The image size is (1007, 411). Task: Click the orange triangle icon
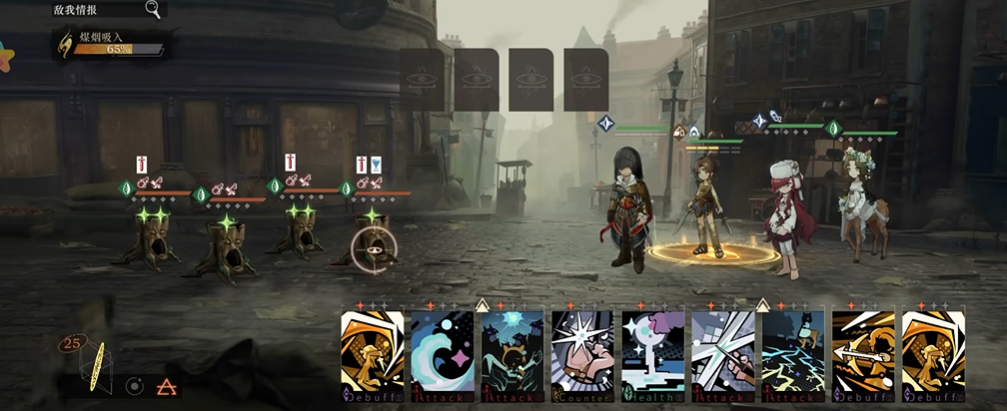point(166,386)
